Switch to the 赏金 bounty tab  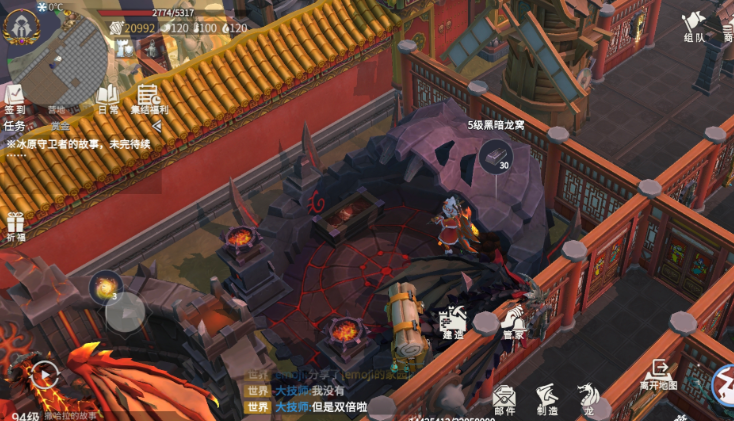(60, 126)
